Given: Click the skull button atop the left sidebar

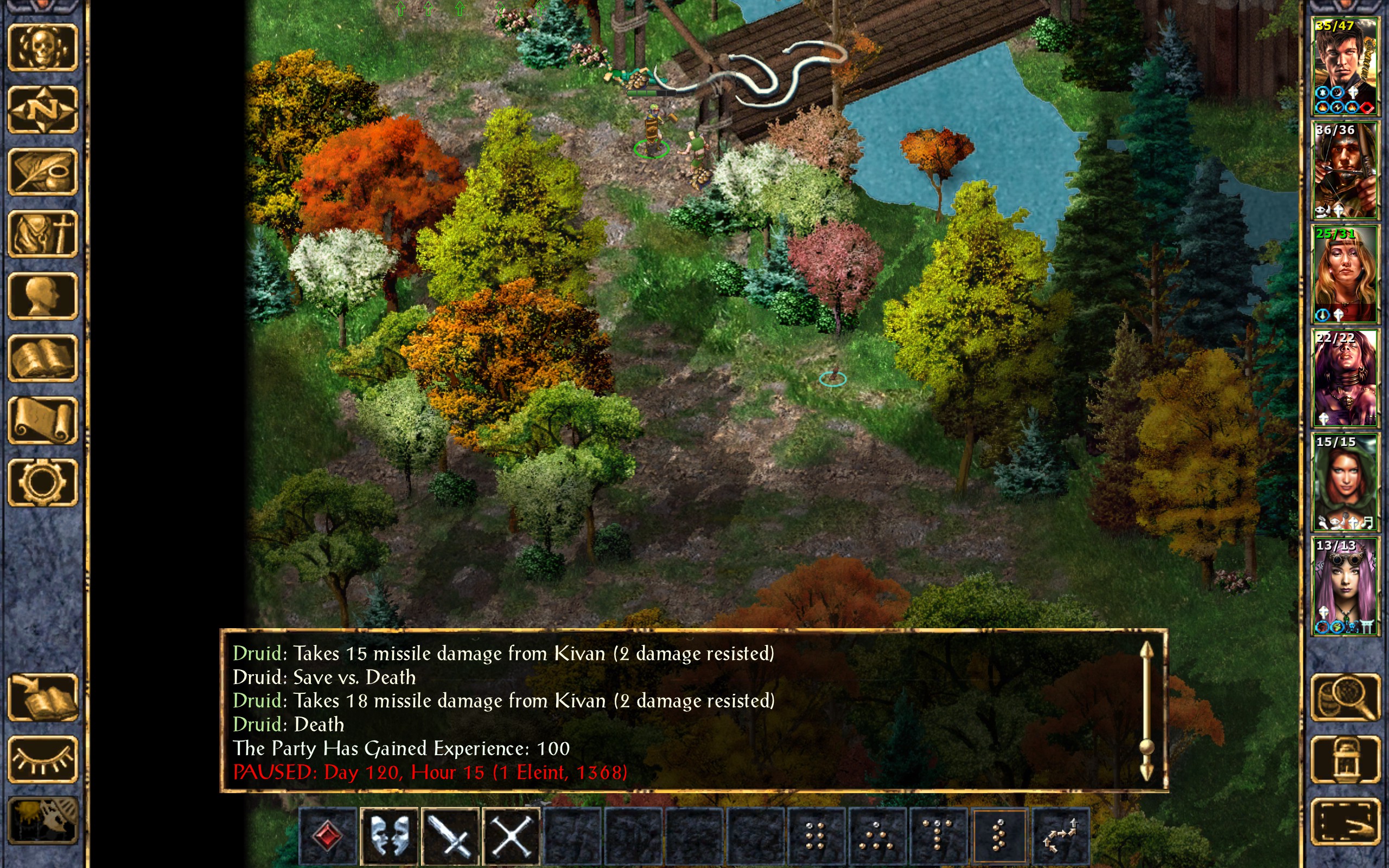Looking at the screenshot, I should [x=42, y=48].
